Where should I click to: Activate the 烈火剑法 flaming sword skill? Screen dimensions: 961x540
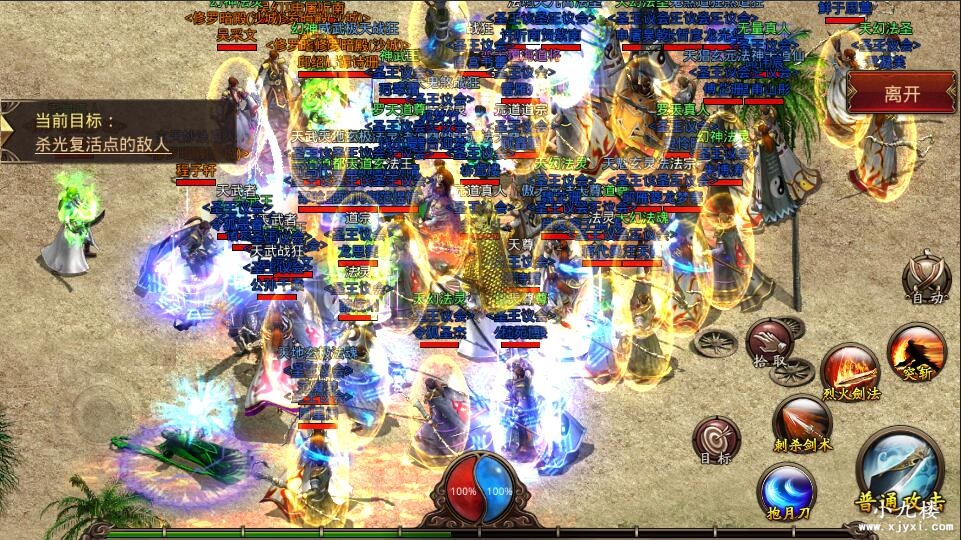point(850,371)
